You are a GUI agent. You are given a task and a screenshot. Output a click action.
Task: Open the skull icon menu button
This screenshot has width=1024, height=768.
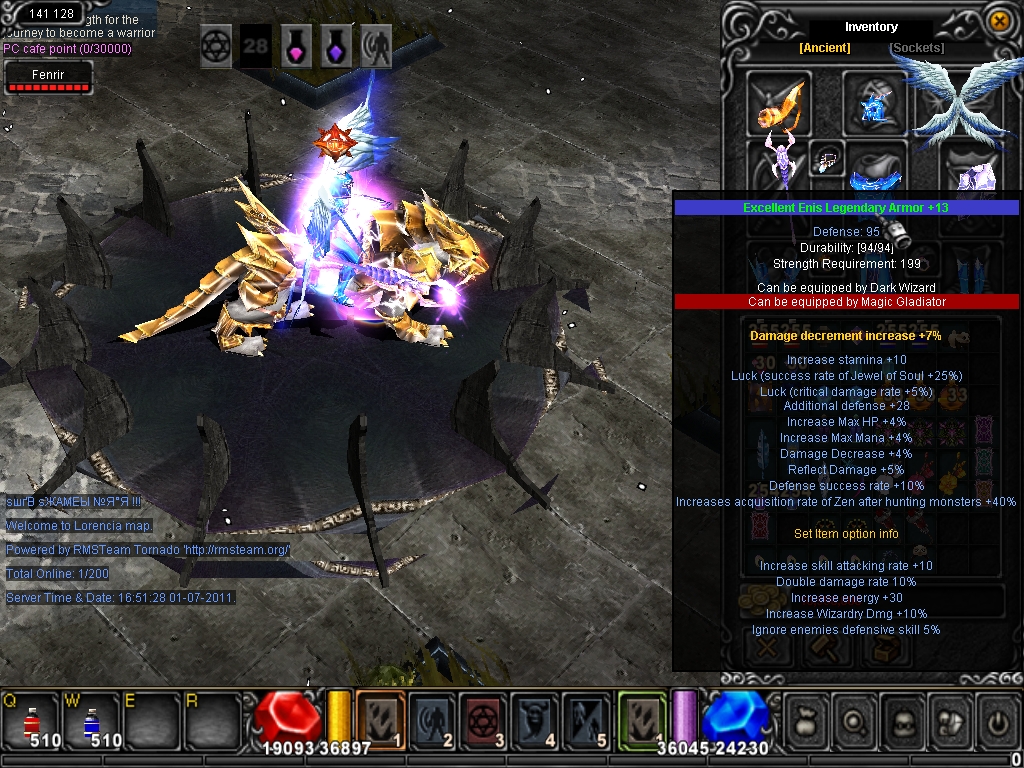pyautogui.click(x=903, y=720)
